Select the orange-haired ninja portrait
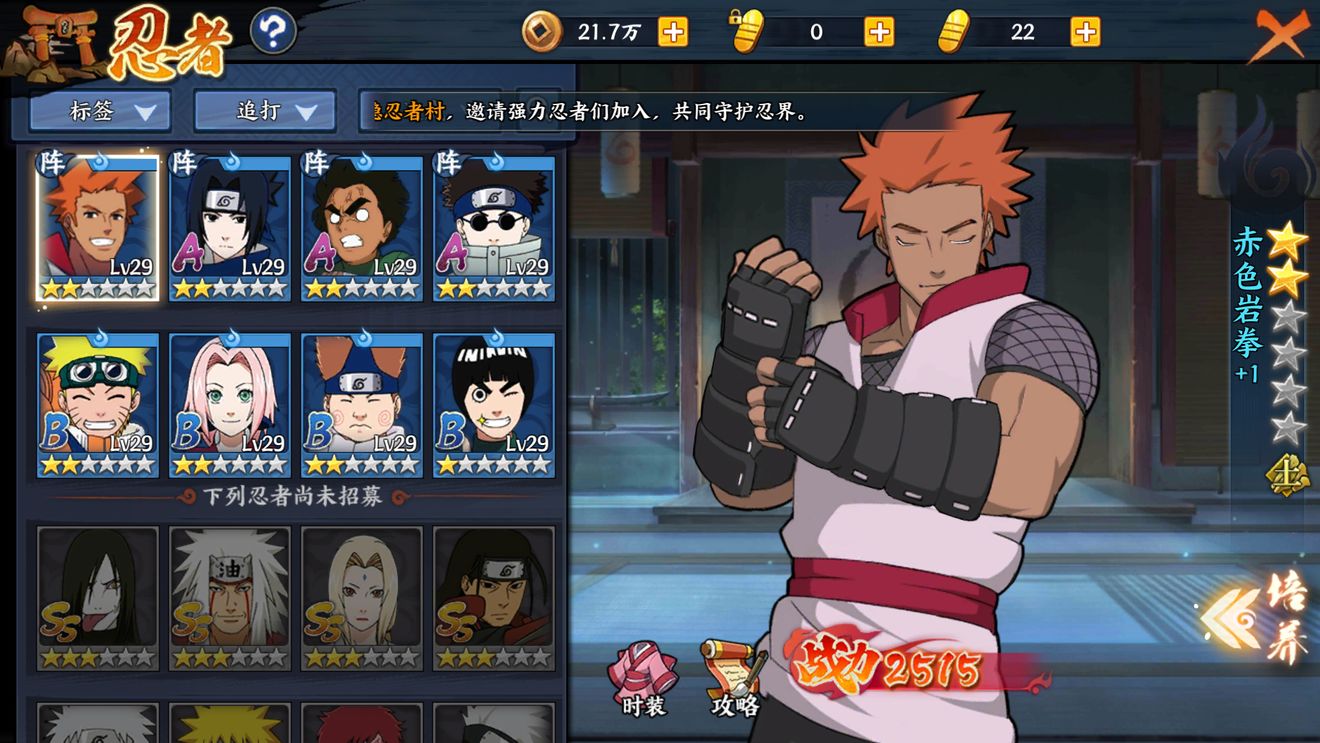 click(x=98, y=227)
